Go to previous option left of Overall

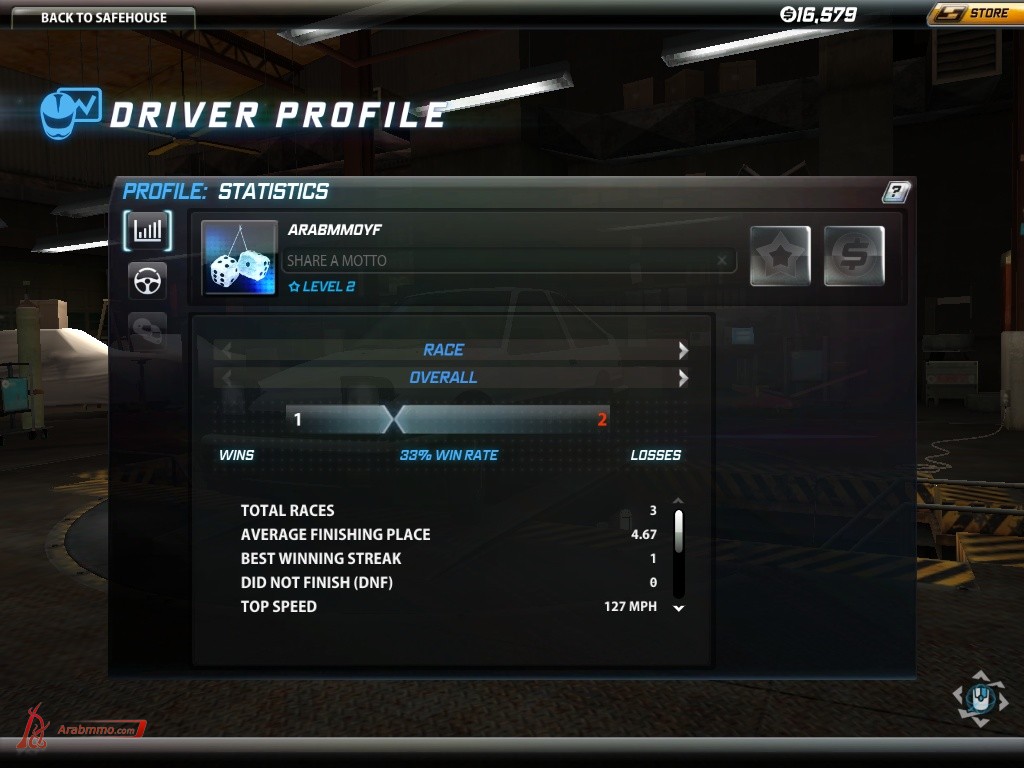coord(226,378)
